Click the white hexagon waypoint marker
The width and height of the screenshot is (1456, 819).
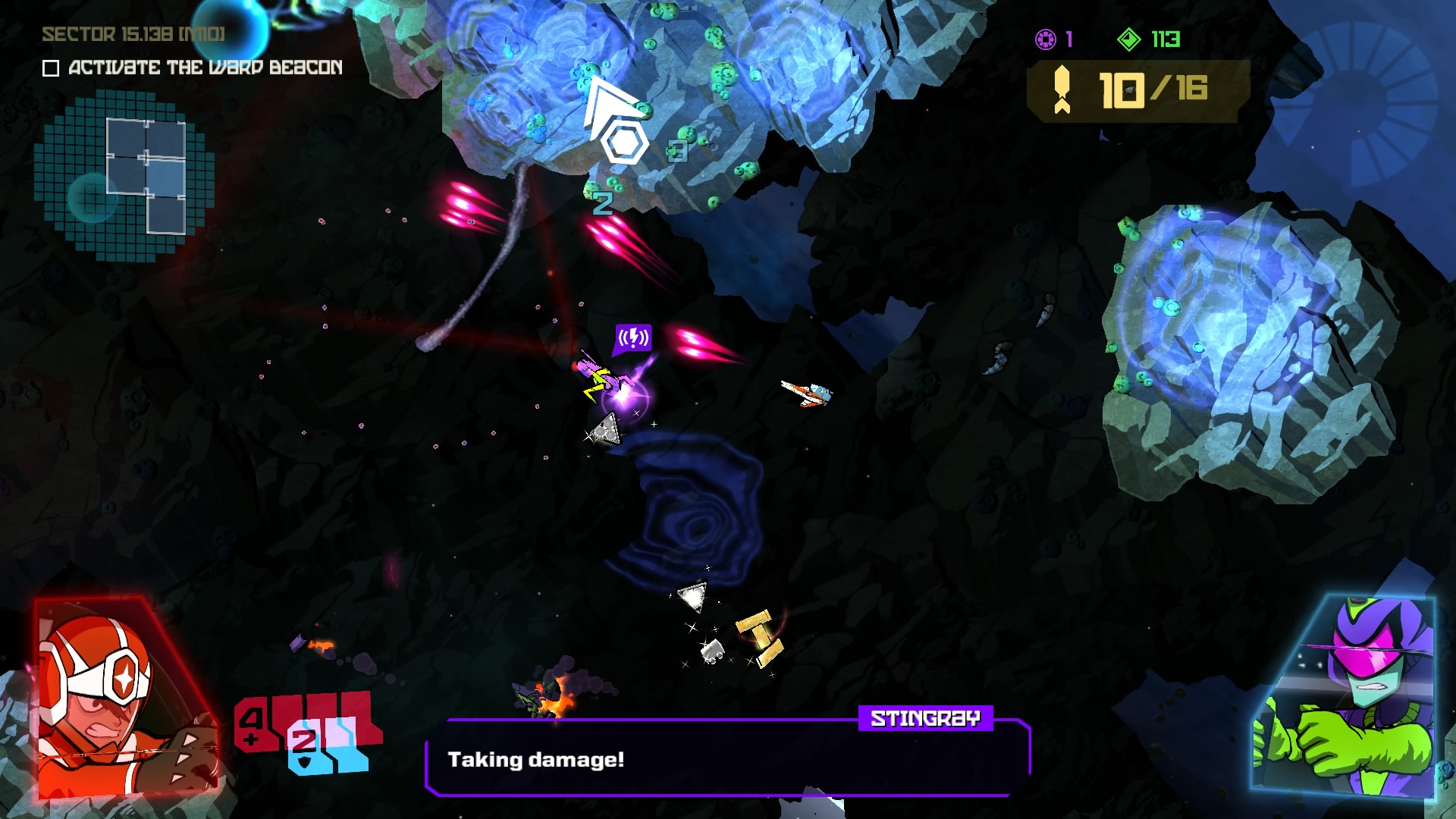coord(624,142)
